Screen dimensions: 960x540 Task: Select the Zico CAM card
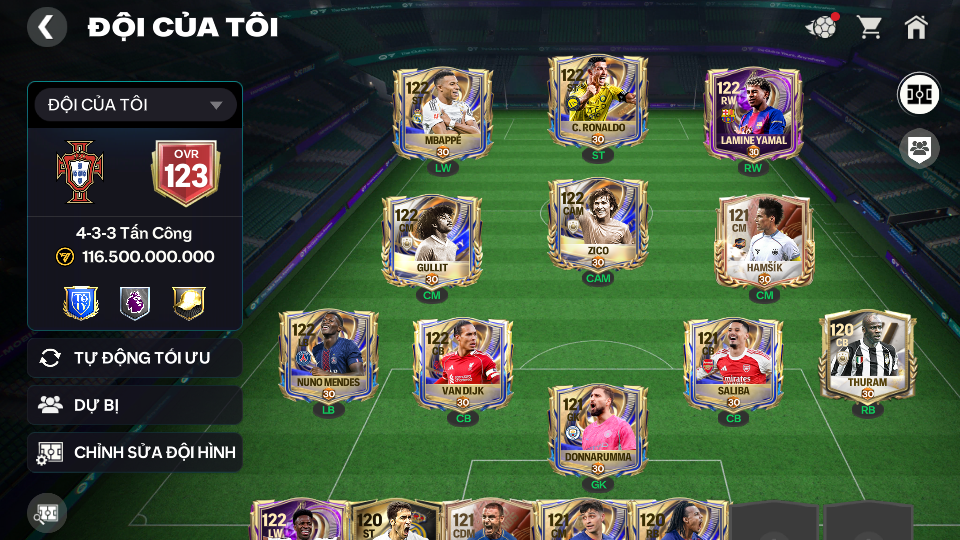pos(598,226)
